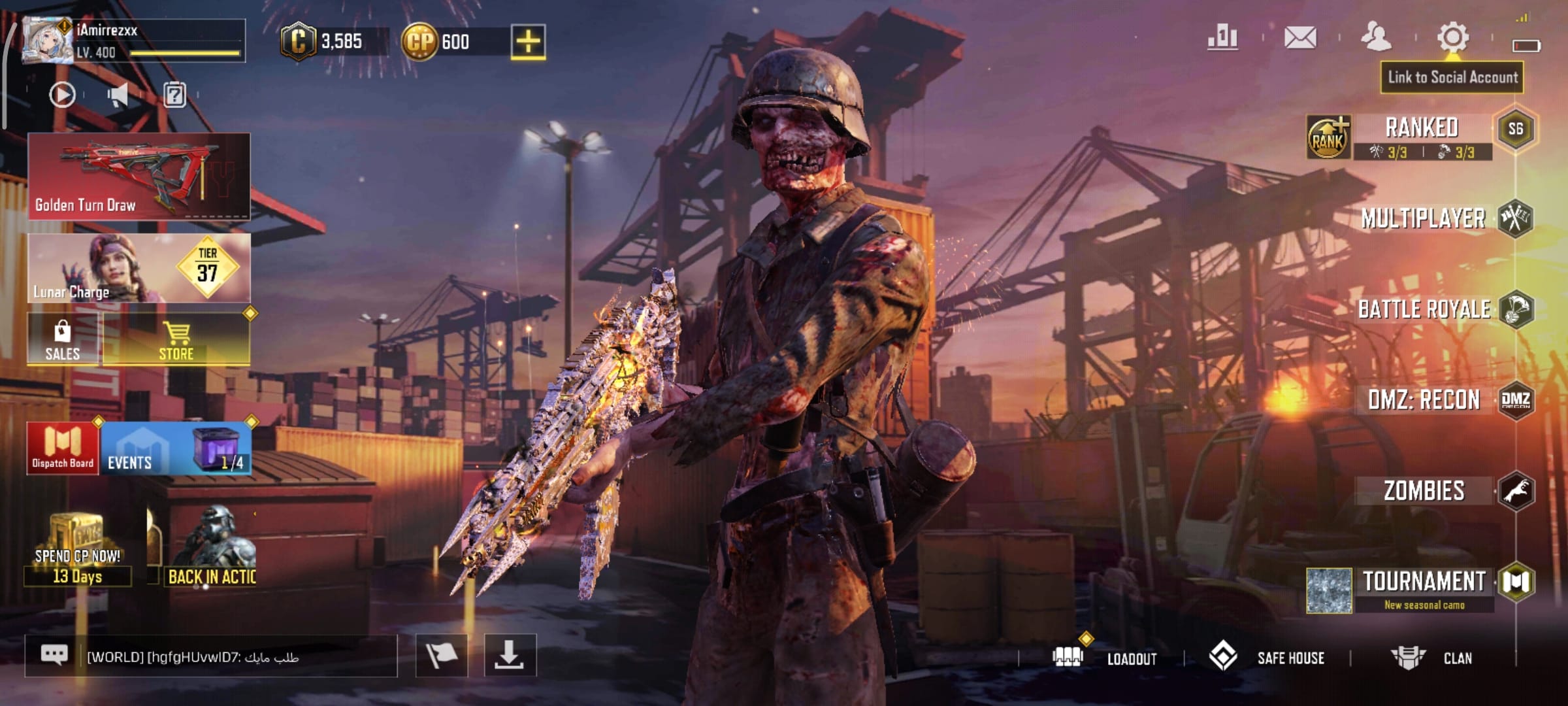1568x706 pixels.
Task: View the leaderboard bar chart icon
Action: (1222, 37)
